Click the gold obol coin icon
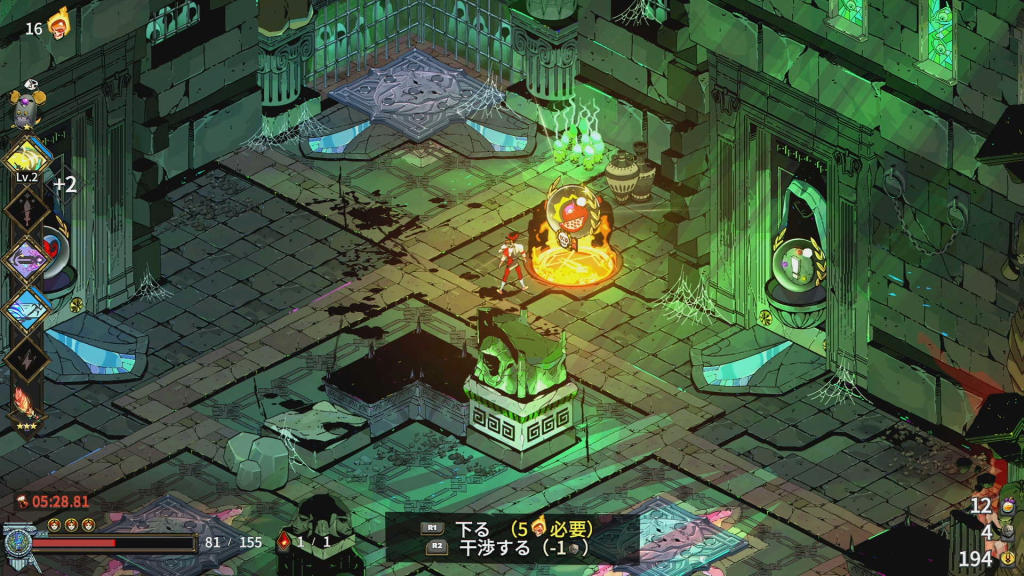This screenshot has width=1024, height=576. click(1007, 558)
